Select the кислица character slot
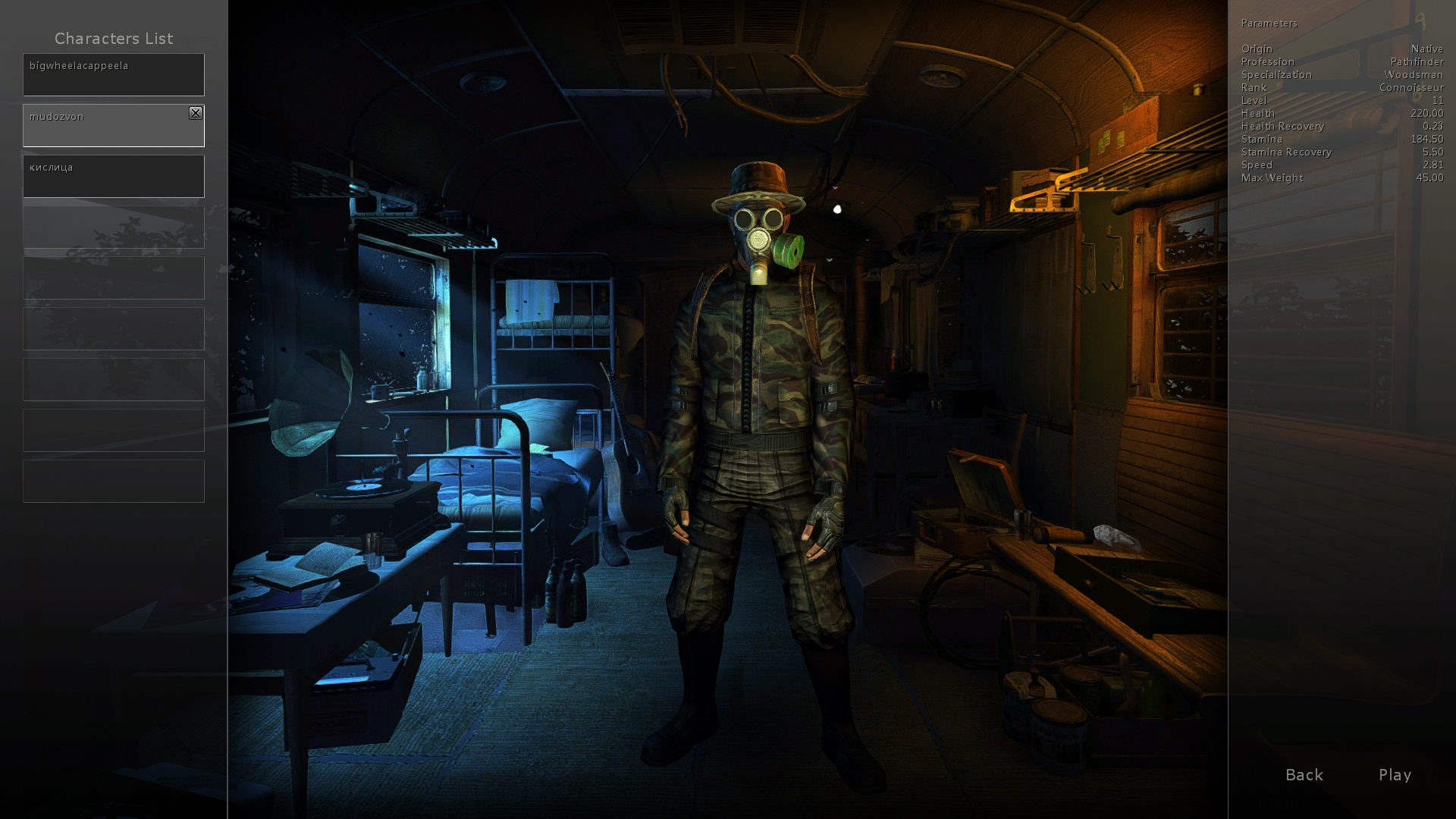This screenshot has height=819, width=1456. 114,176
